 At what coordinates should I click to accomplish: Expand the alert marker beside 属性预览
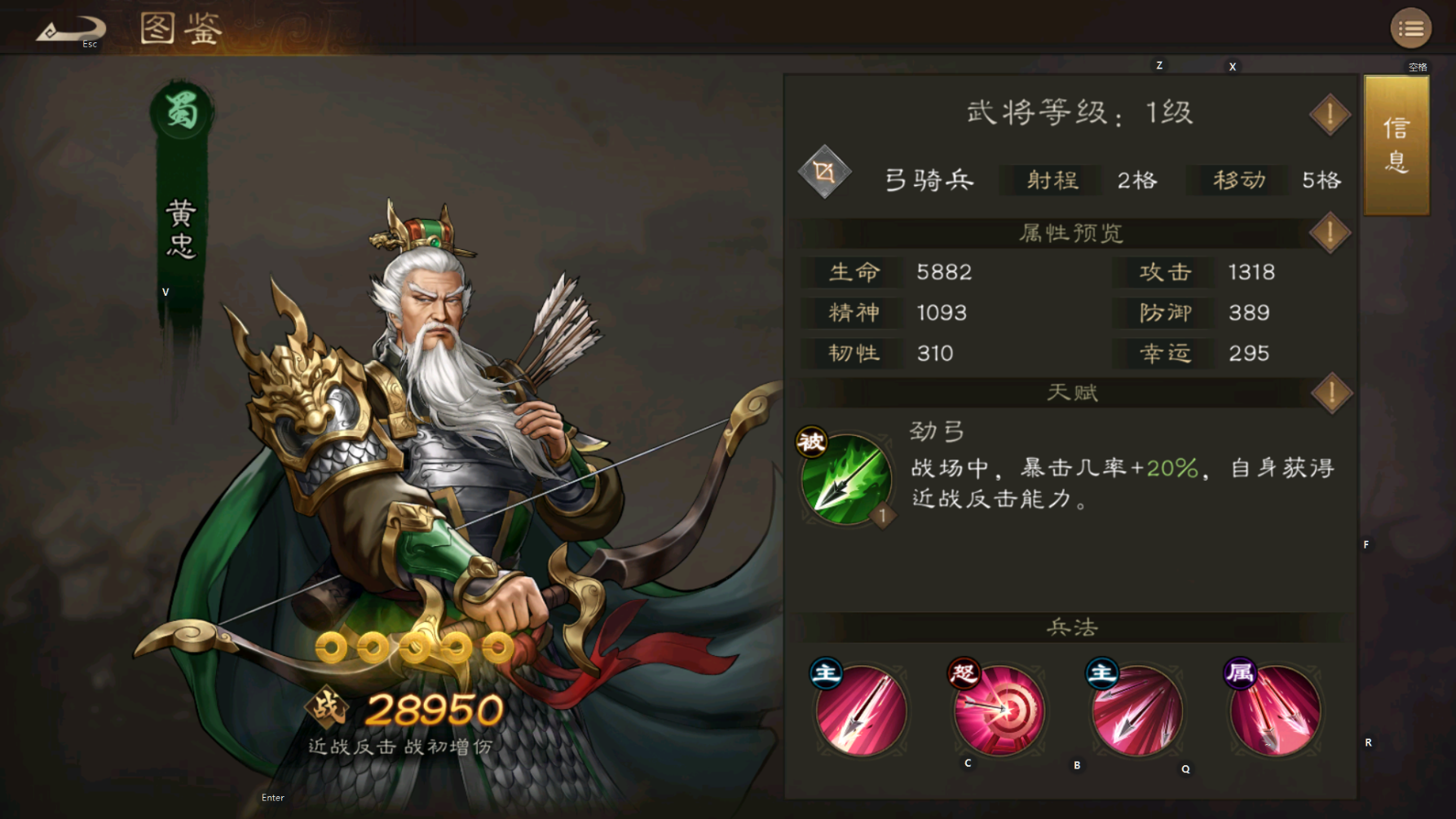pyautogui.click(x=1329, y=232)
